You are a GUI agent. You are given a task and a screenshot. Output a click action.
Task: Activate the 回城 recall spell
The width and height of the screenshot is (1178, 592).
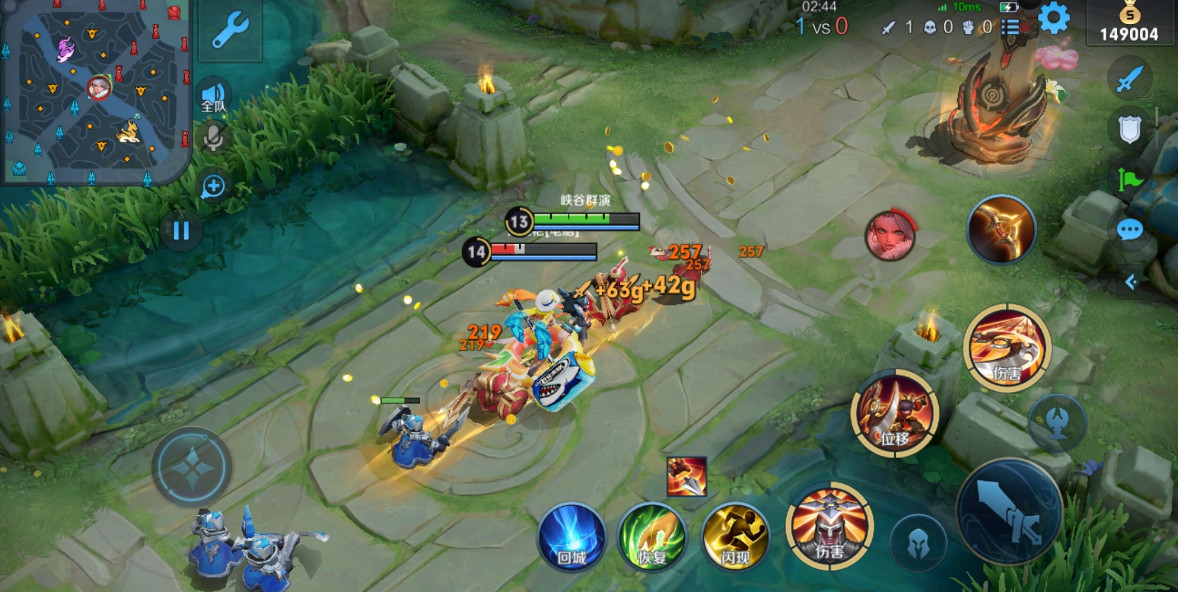click(x=572, y=536)
